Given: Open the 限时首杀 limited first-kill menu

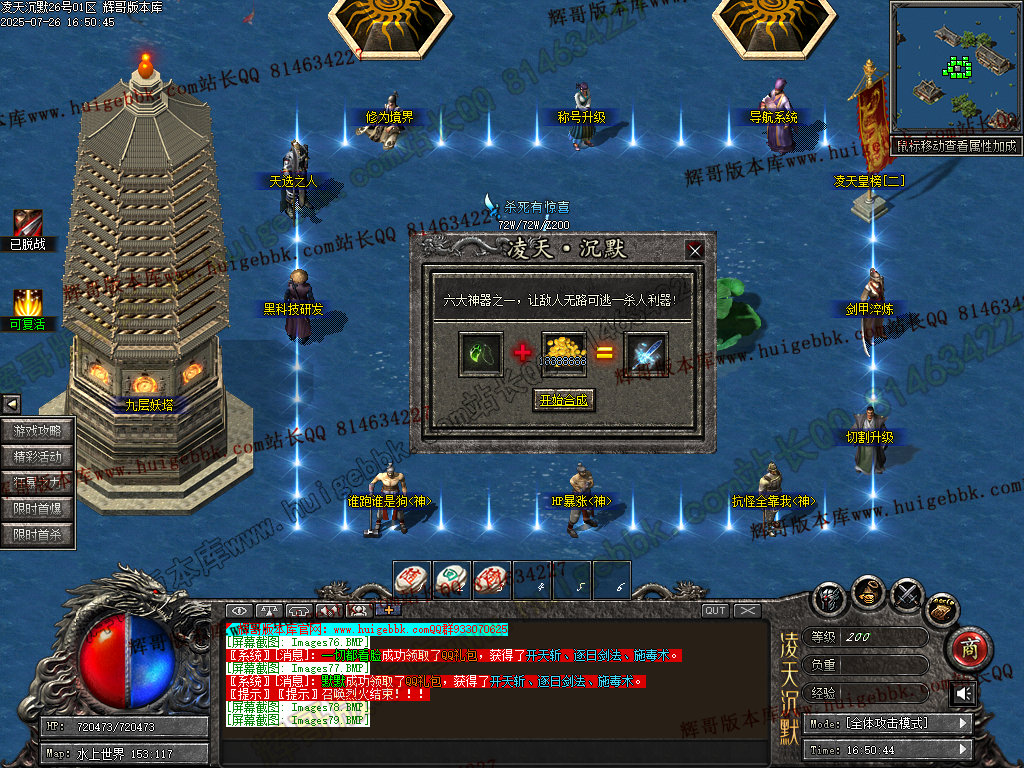Looking at the screenshot, I should click(38, 535).
